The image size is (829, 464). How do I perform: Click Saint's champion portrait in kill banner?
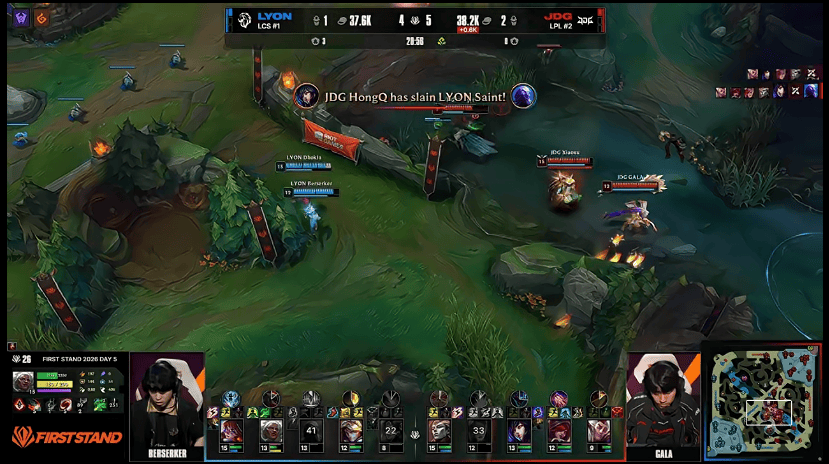tap(523, 96)
